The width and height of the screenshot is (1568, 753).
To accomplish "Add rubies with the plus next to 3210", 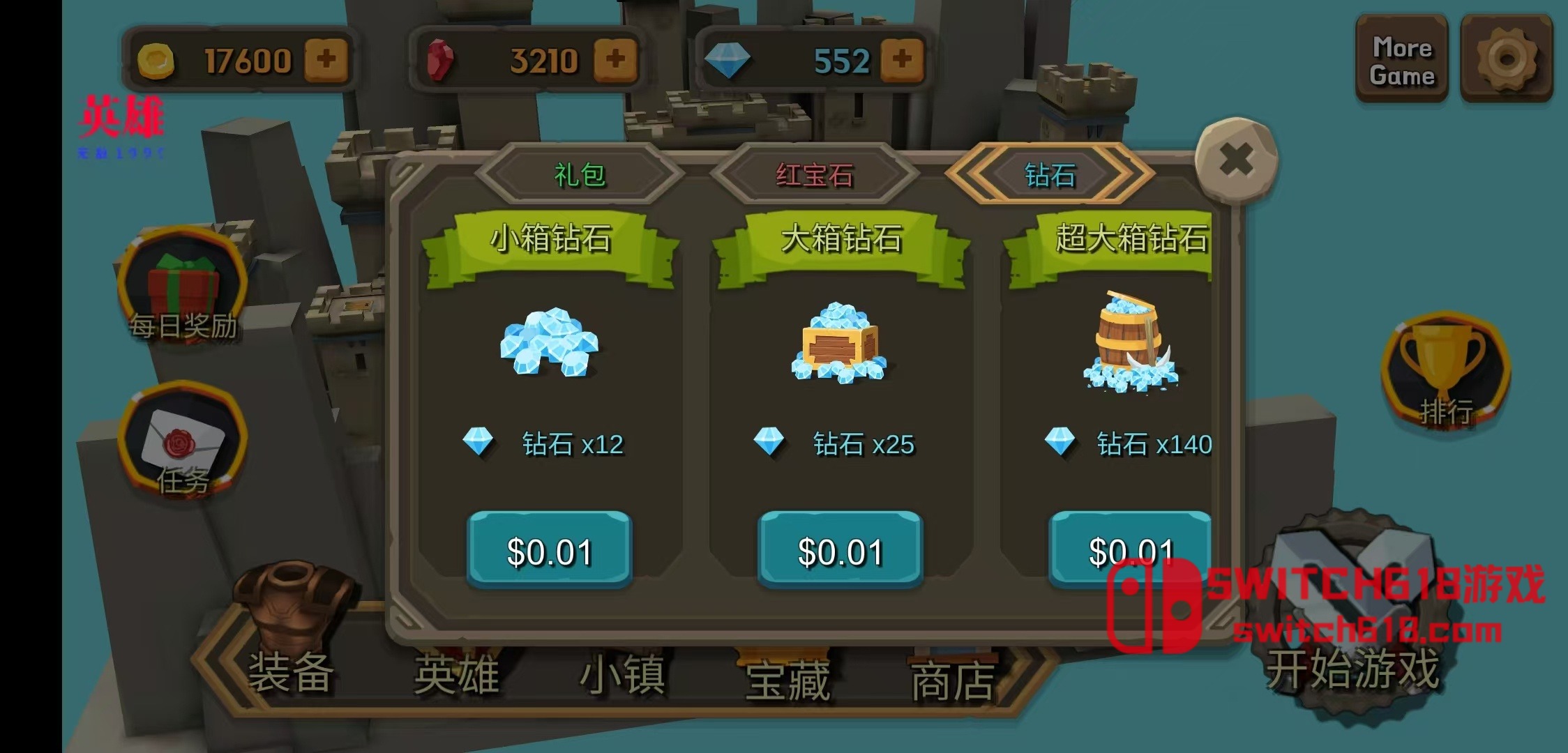I will [615, 59].
